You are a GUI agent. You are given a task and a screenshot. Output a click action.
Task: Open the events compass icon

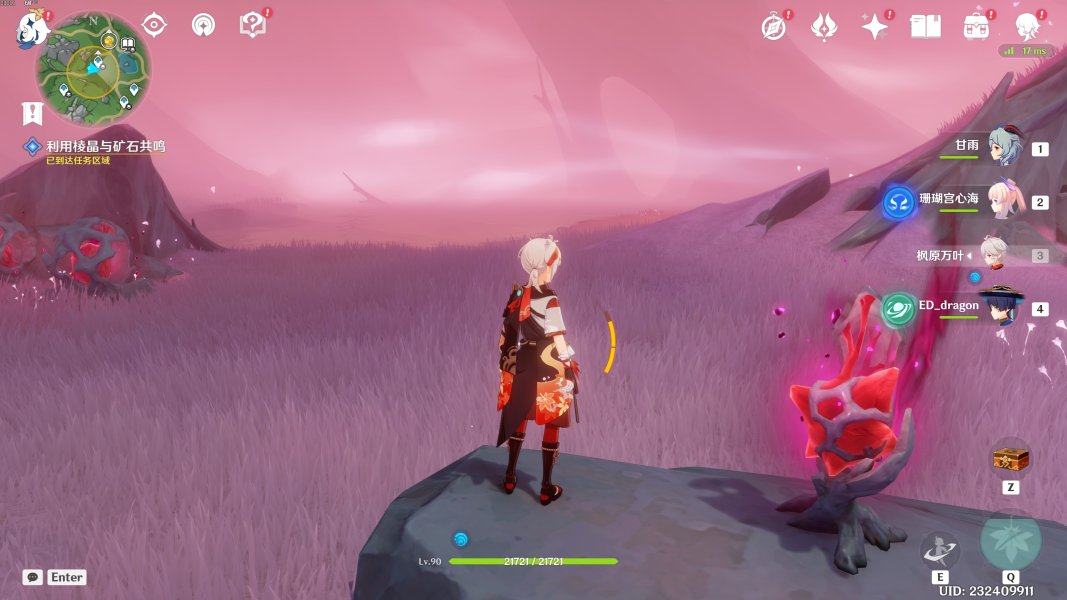(x=773, y=27)
